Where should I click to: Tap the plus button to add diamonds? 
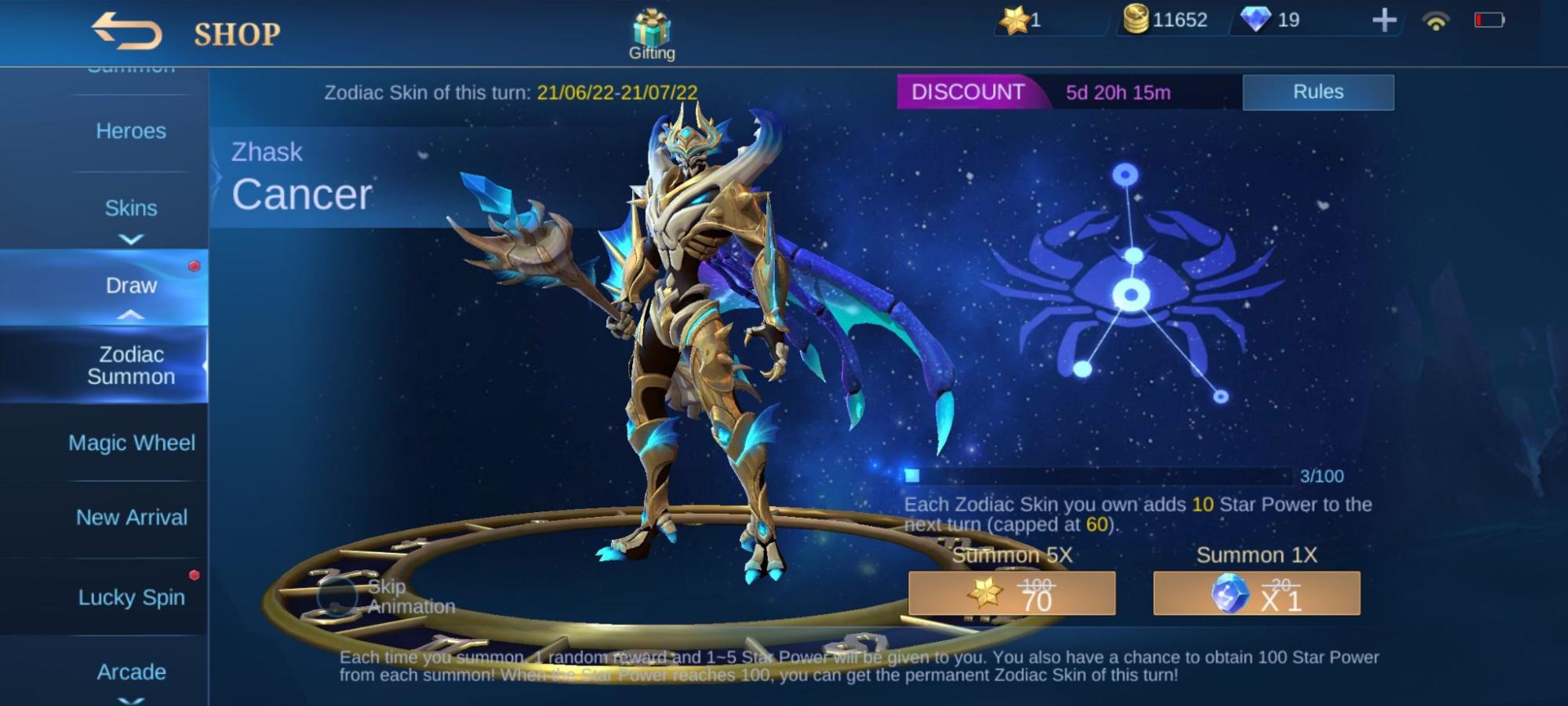pyautogui.click(x=1384, y=20)
